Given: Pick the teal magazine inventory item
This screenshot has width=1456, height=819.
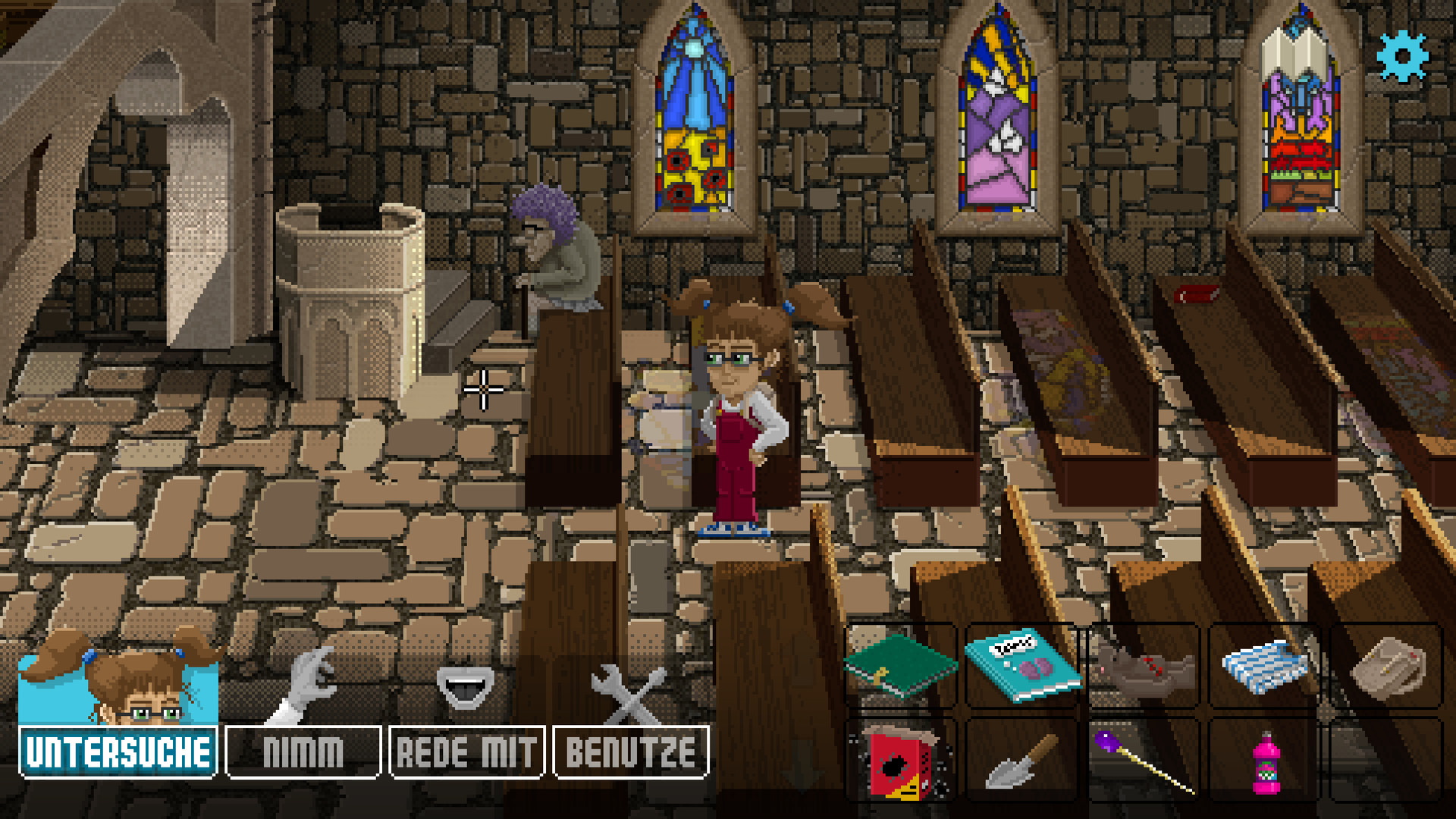Looking at the screenshot, I should 1022,665.
